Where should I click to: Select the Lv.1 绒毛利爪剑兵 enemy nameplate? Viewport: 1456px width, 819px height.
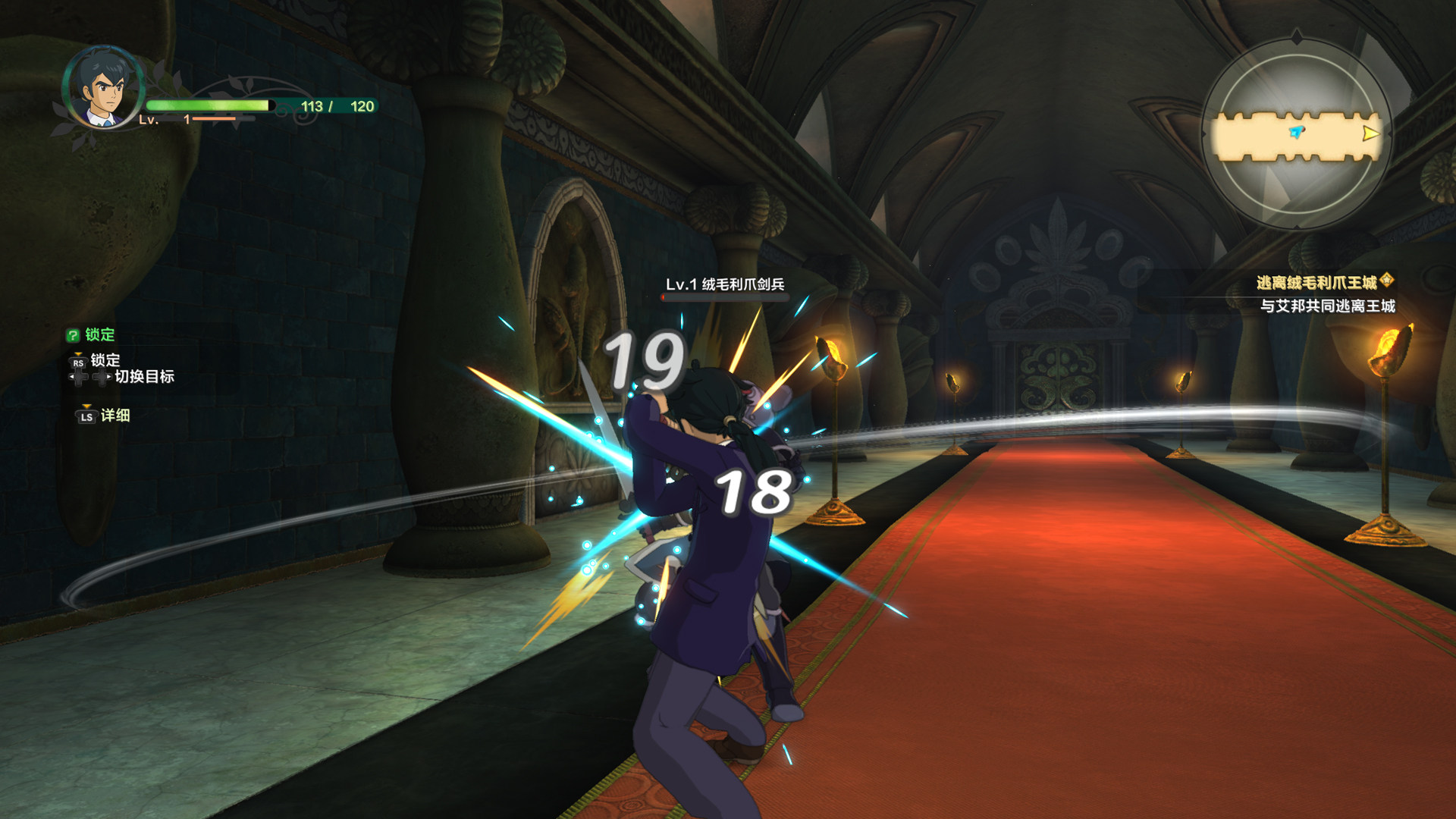(724, 284)
